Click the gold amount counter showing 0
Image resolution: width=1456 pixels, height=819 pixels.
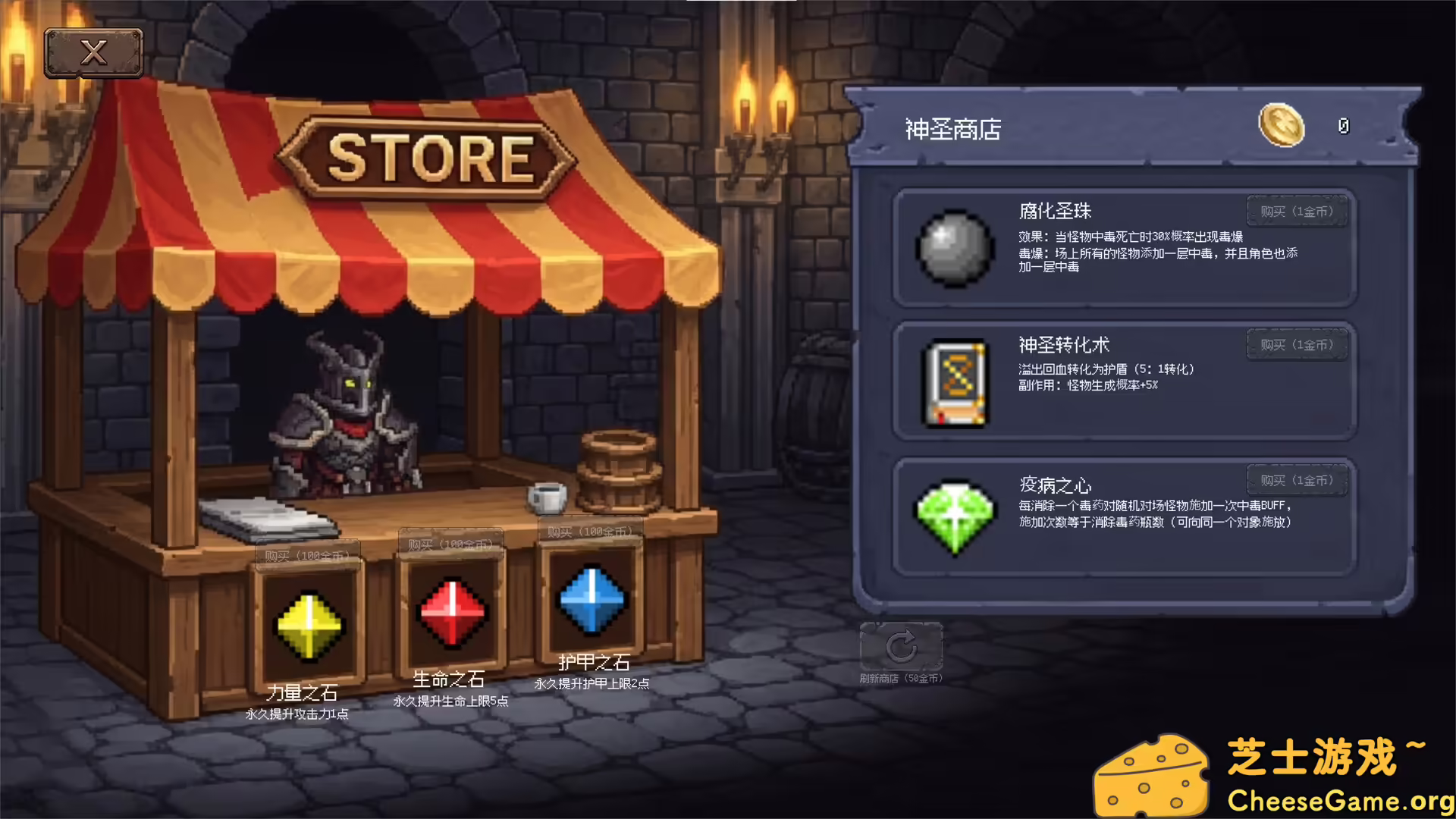[1344, 127]
